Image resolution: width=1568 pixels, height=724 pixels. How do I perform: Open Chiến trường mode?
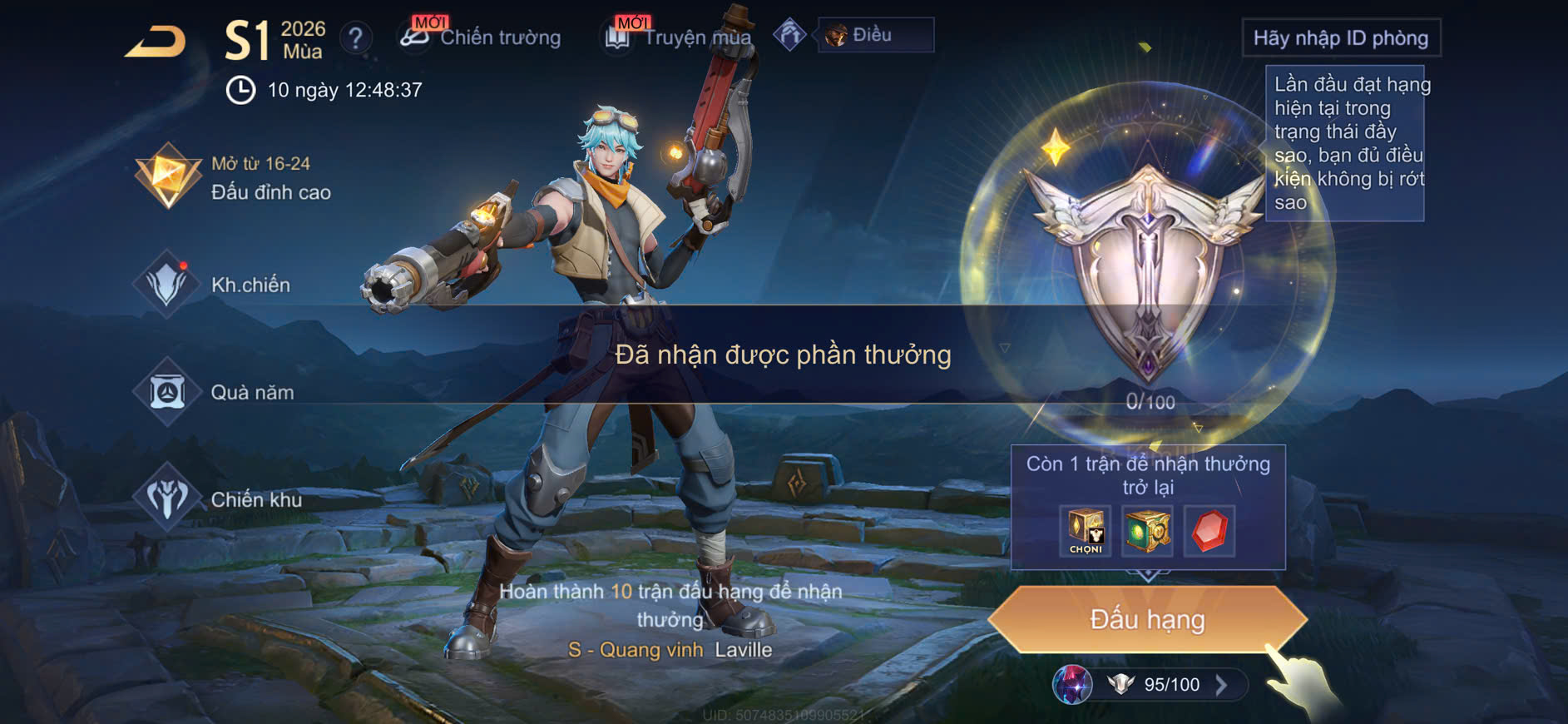(x=481, y=37)
